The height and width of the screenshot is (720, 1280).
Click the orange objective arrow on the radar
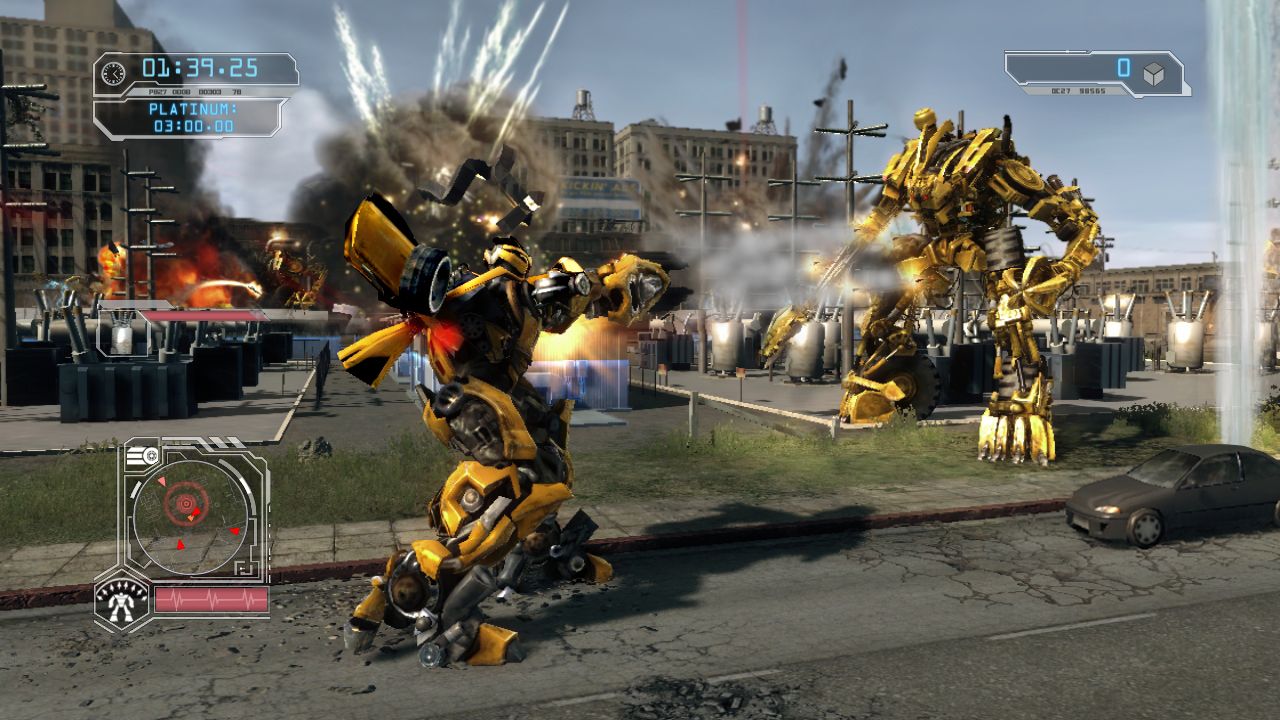point(192,518)
